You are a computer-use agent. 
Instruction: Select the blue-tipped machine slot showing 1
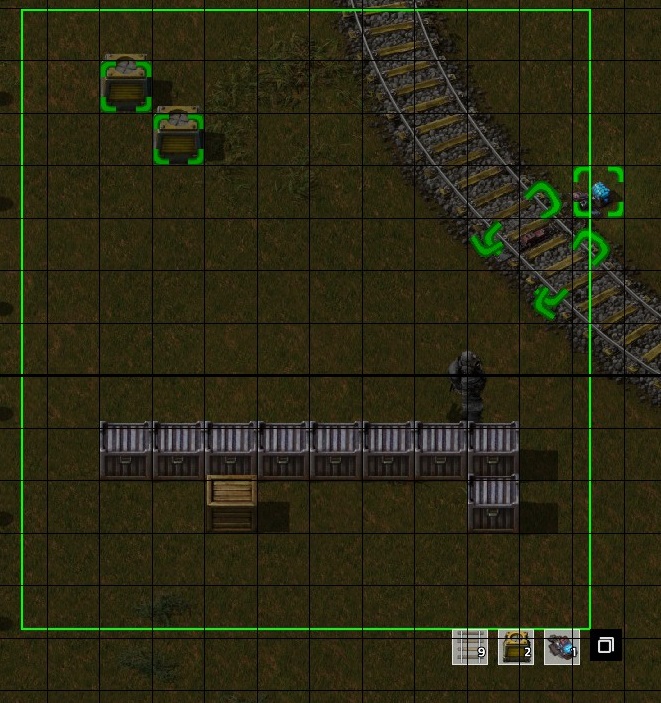click(x=561, y=646)
